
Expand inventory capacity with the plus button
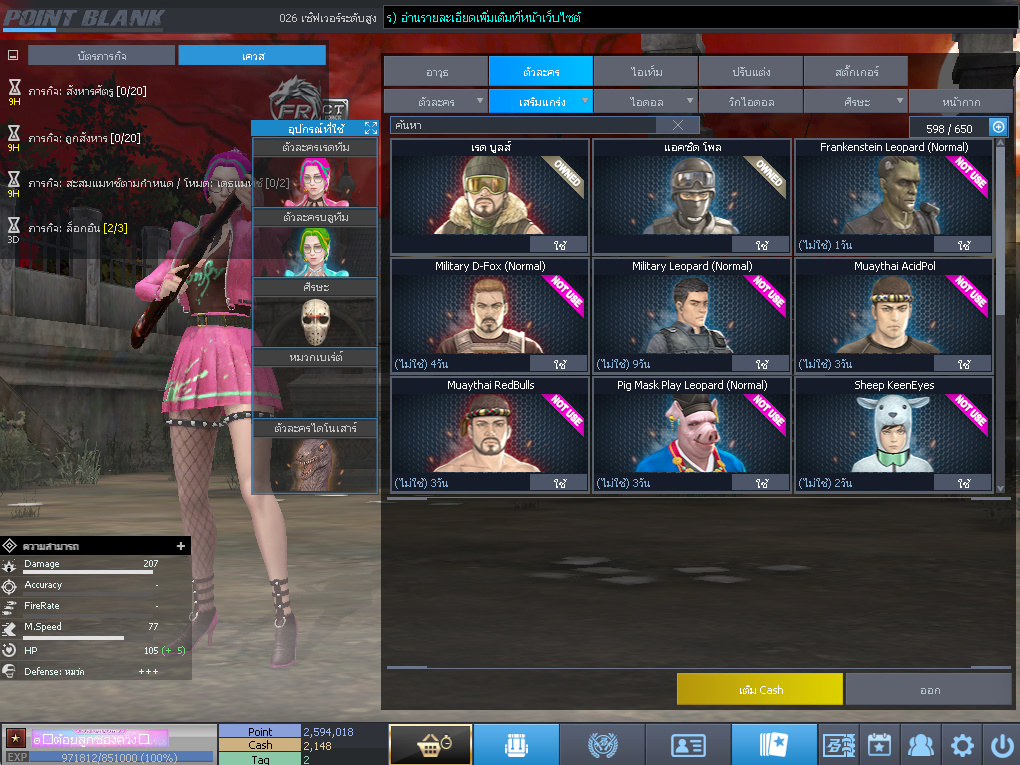point(998,127)
